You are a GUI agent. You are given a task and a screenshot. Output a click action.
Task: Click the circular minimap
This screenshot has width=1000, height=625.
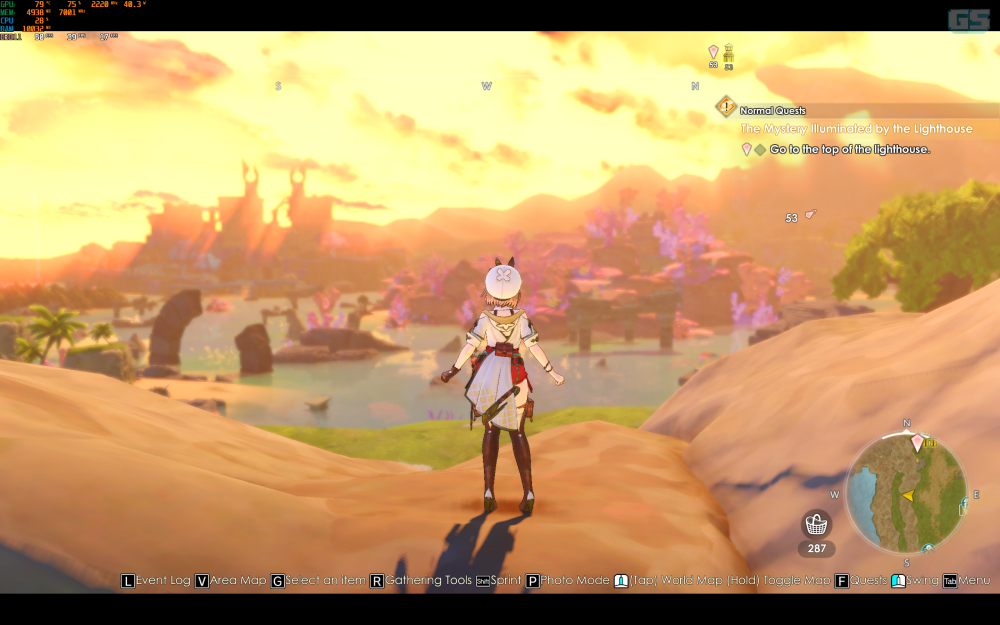906,494
